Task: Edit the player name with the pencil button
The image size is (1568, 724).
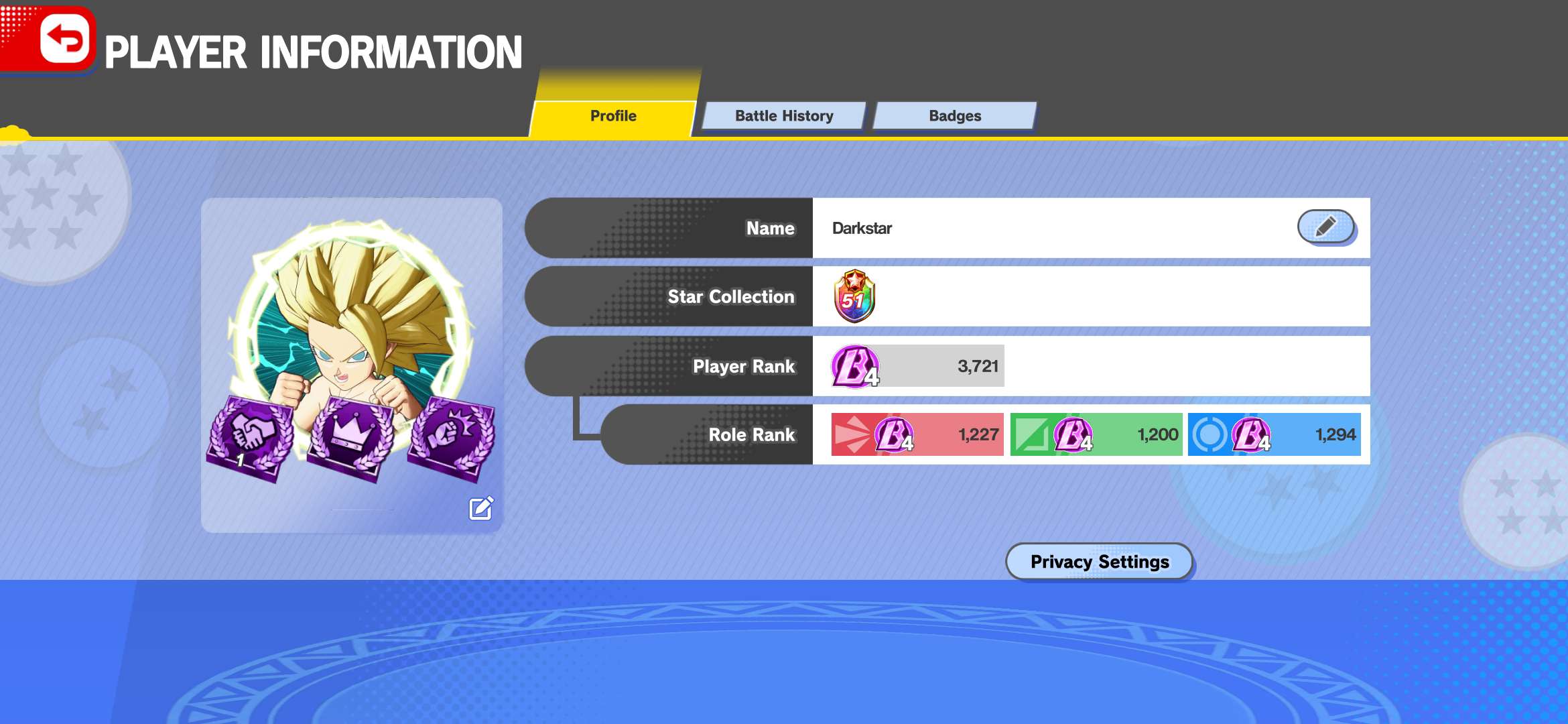Action: 1325,227
